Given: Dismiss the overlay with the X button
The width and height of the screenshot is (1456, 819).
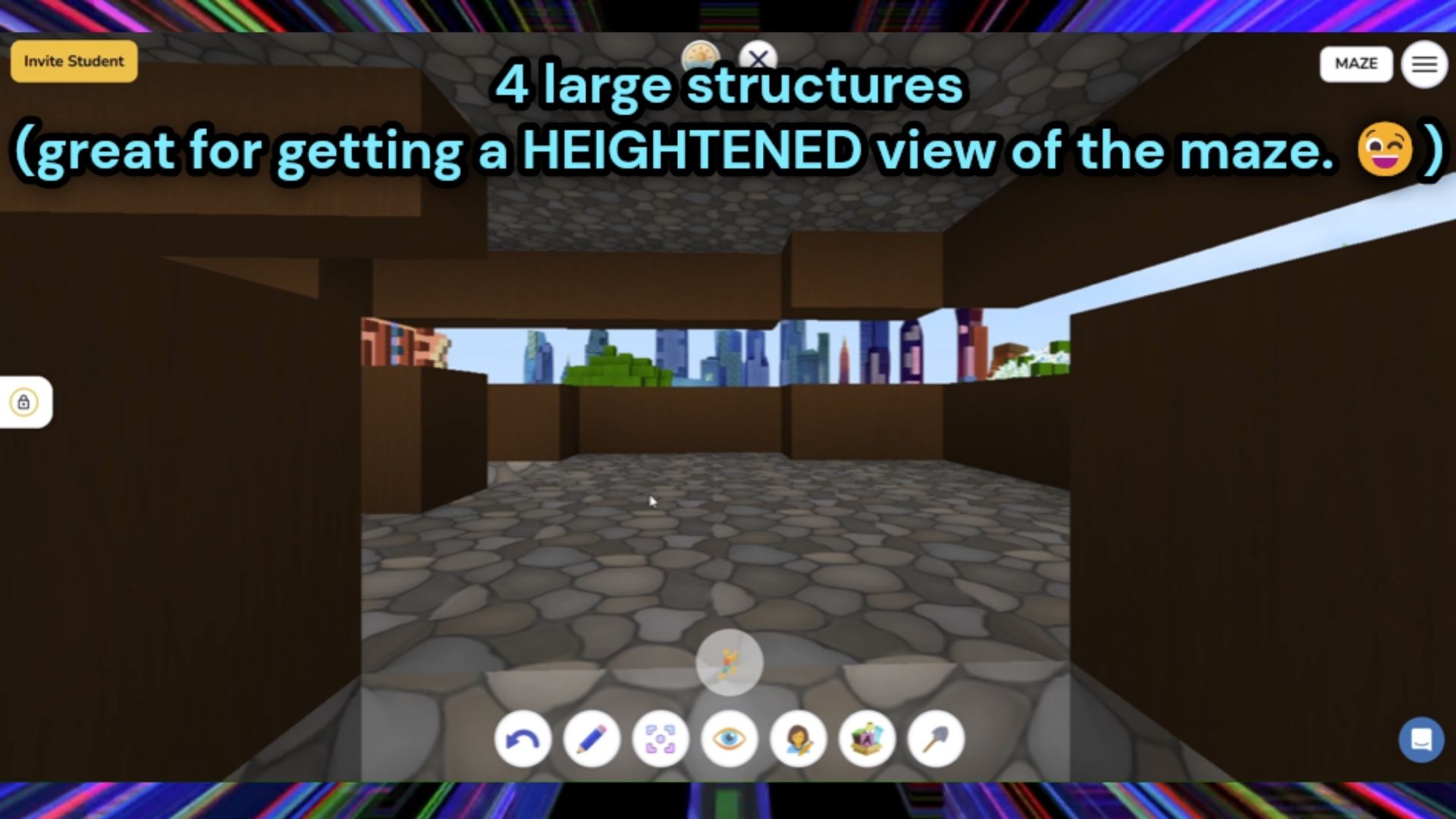Looking at the screenshot, I should coord(758,58).
